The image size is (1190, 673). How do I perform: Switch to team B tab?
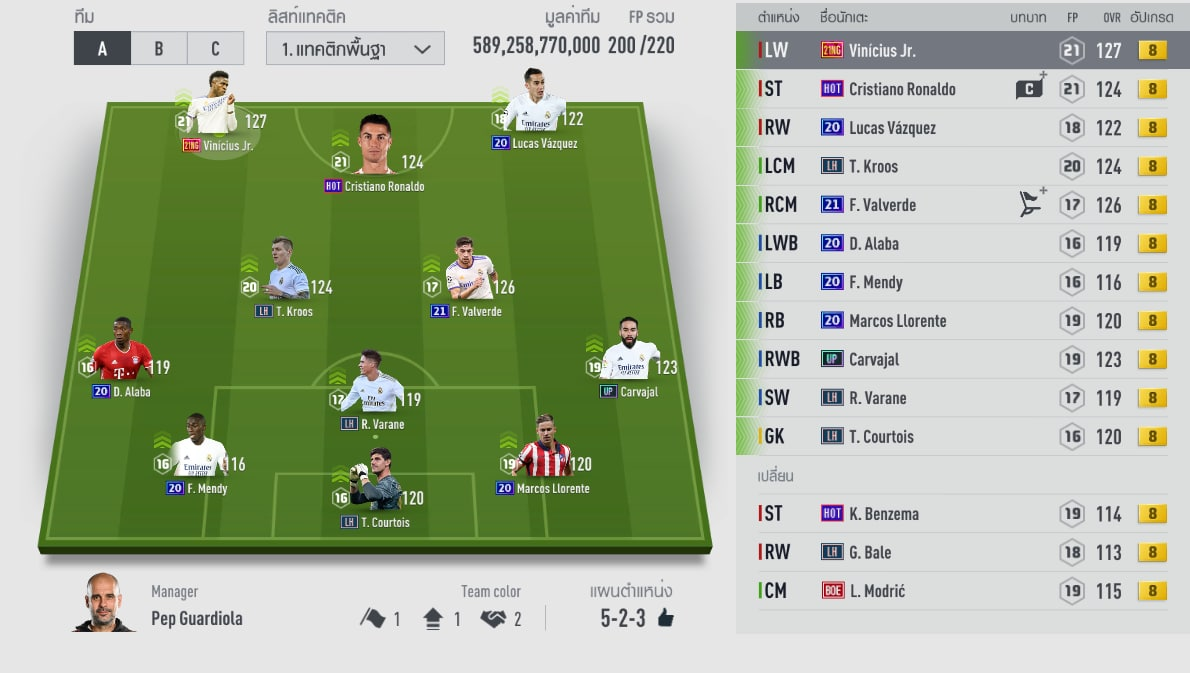[x=159, y=48]
